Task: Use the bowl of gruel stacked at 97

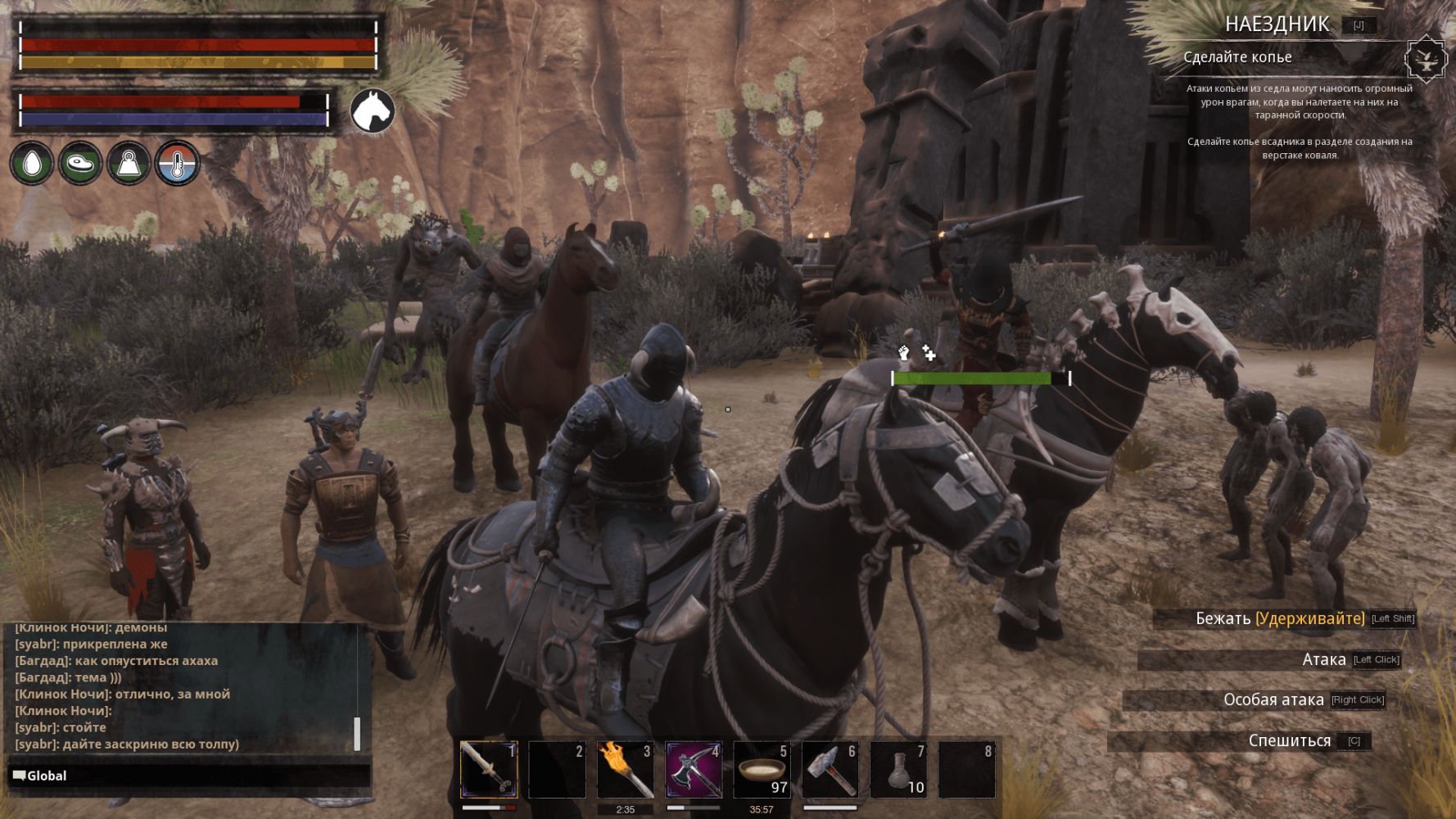Action: coord(762,769)
